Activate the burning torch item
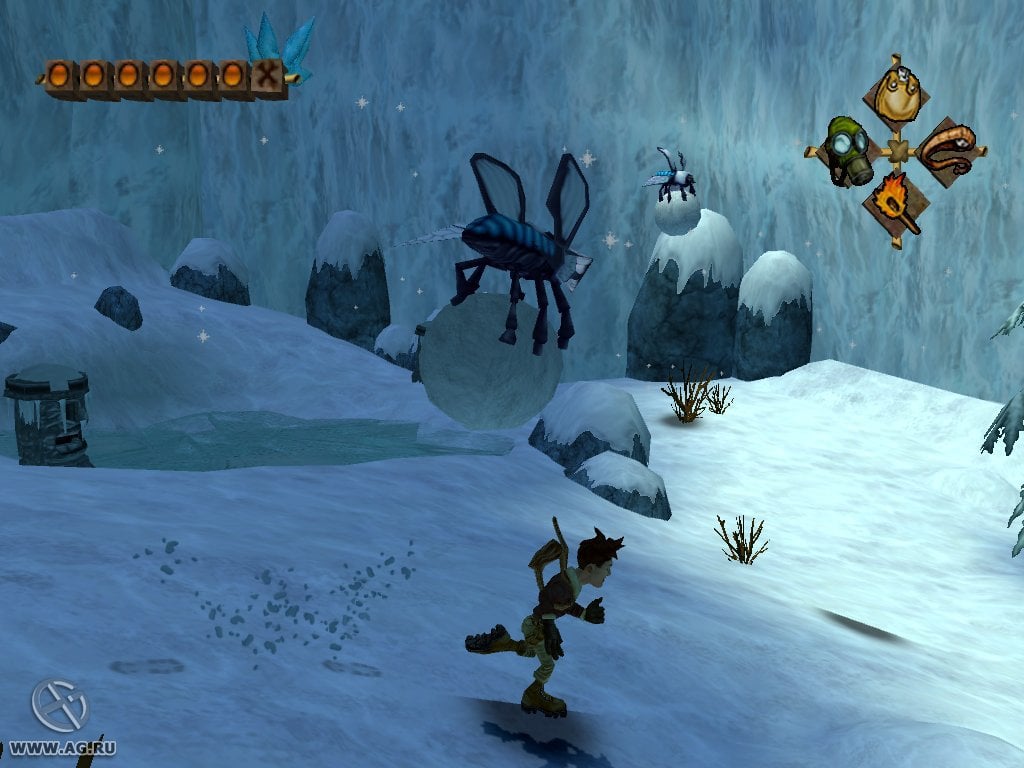1024x768 pixels. point(896,203)
